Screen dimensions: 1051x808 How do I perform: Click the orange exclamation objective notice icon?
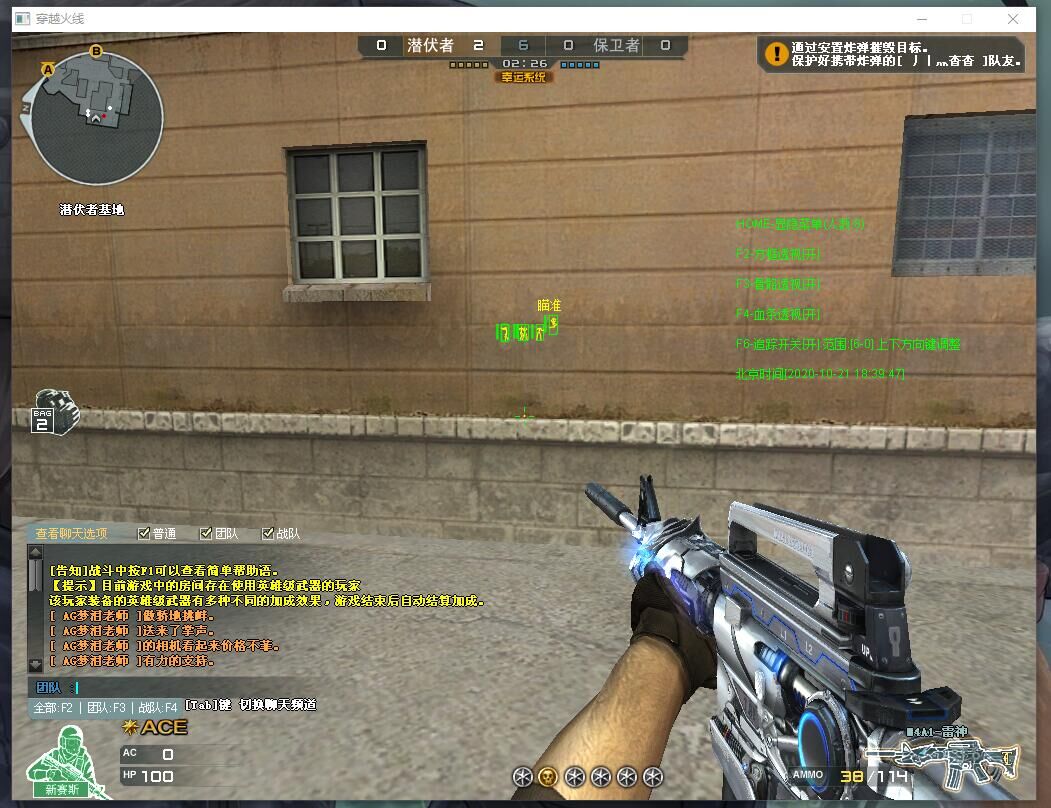tap(775, 53)
